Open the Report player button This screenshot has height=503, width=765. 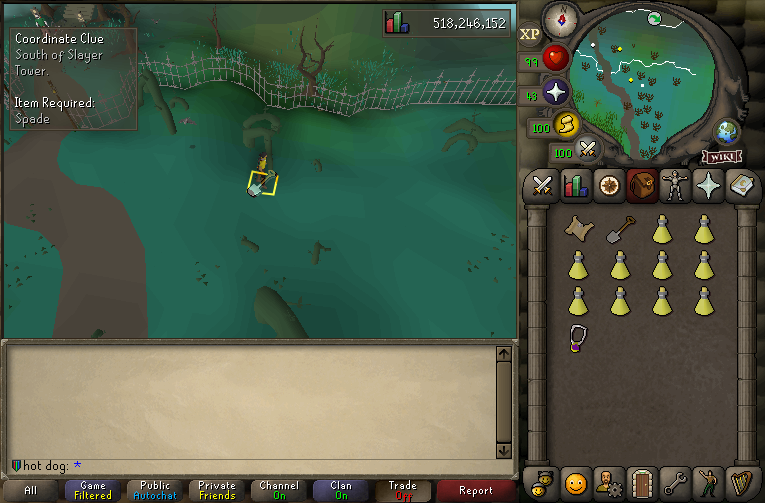pyautogui.click(x=476, y=490)
